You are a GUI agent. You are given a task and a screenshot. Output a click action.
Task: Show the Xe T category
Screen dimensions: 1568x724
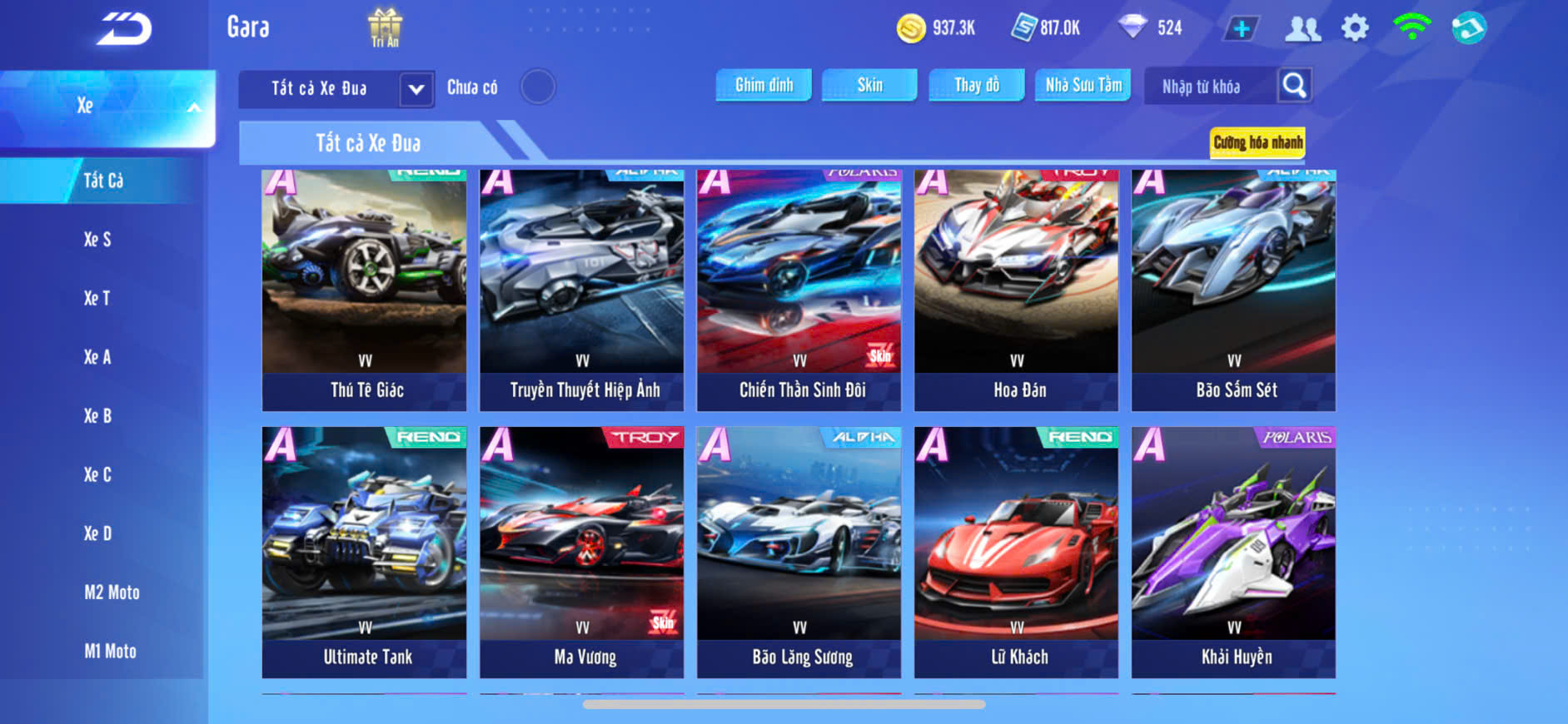97,298
